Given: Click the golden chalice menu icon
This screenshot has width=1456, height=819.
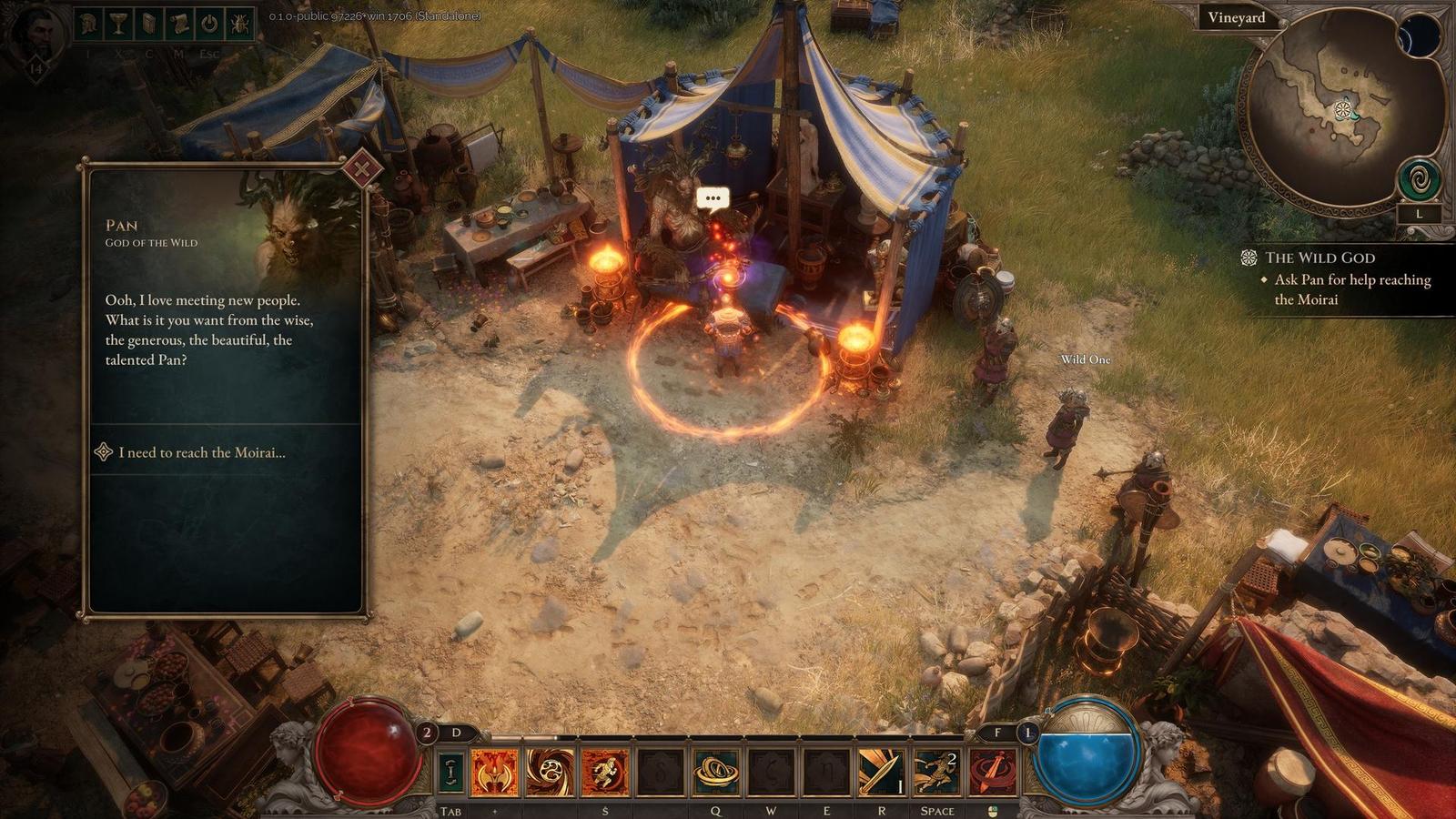Looking at the screenshot, I should point(118,24).
